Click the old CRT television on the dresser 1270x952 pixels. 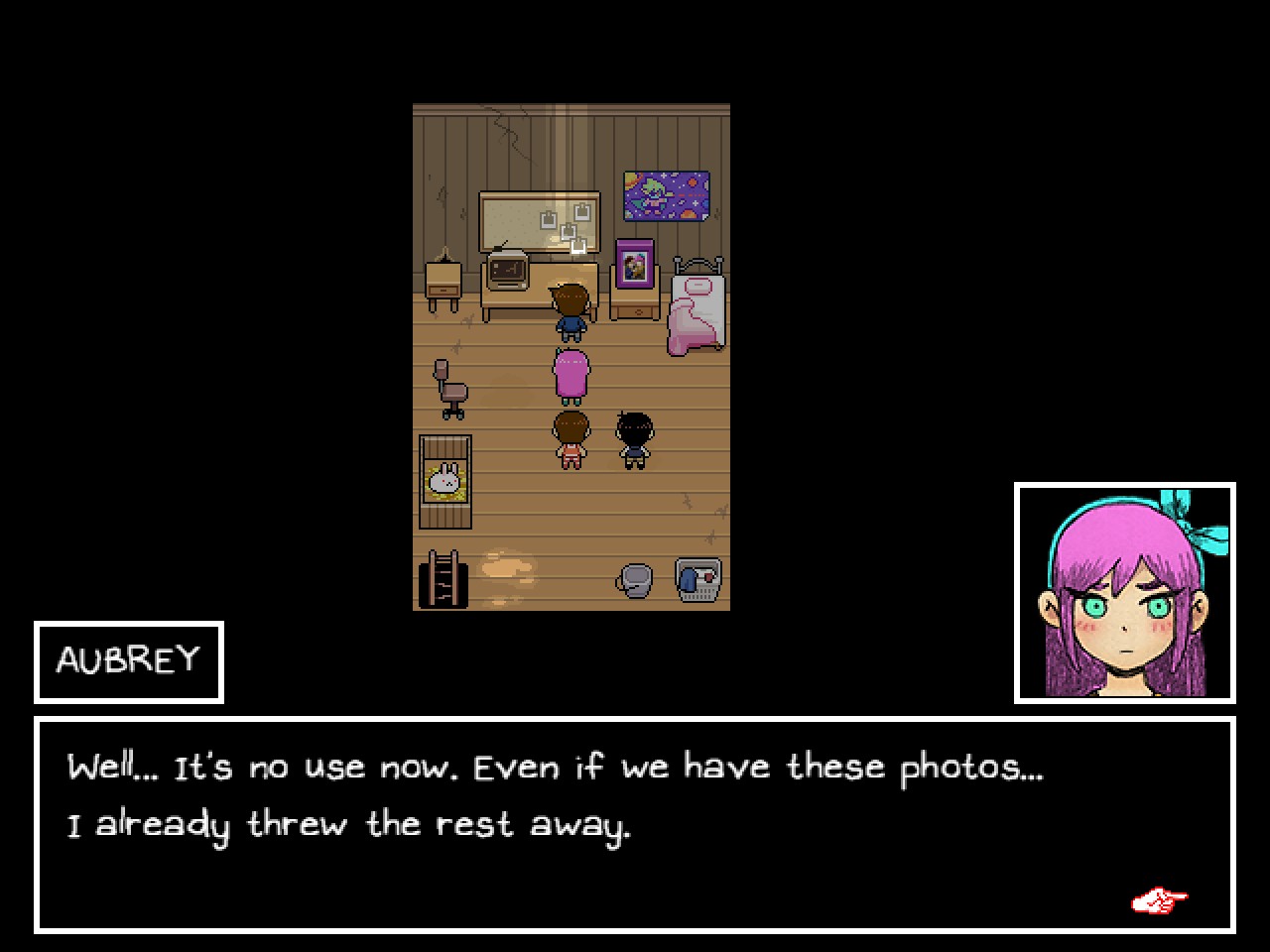tap(508, 270)
